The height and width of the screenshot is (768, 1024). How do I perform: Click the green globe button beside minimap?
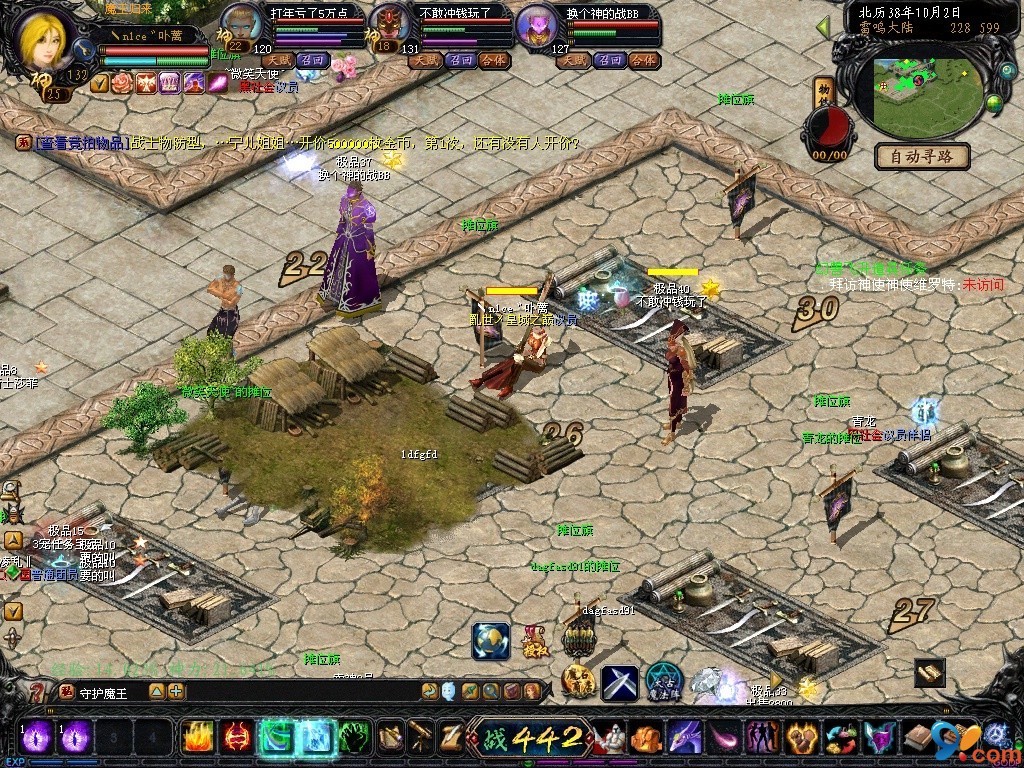point(994,103)
